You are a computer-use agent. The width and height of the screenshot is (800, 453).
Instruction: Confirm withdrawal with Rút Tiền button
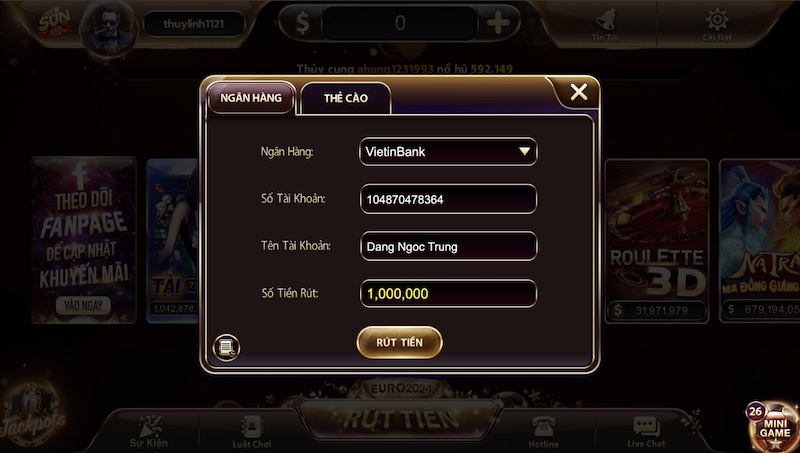[399, 342]
